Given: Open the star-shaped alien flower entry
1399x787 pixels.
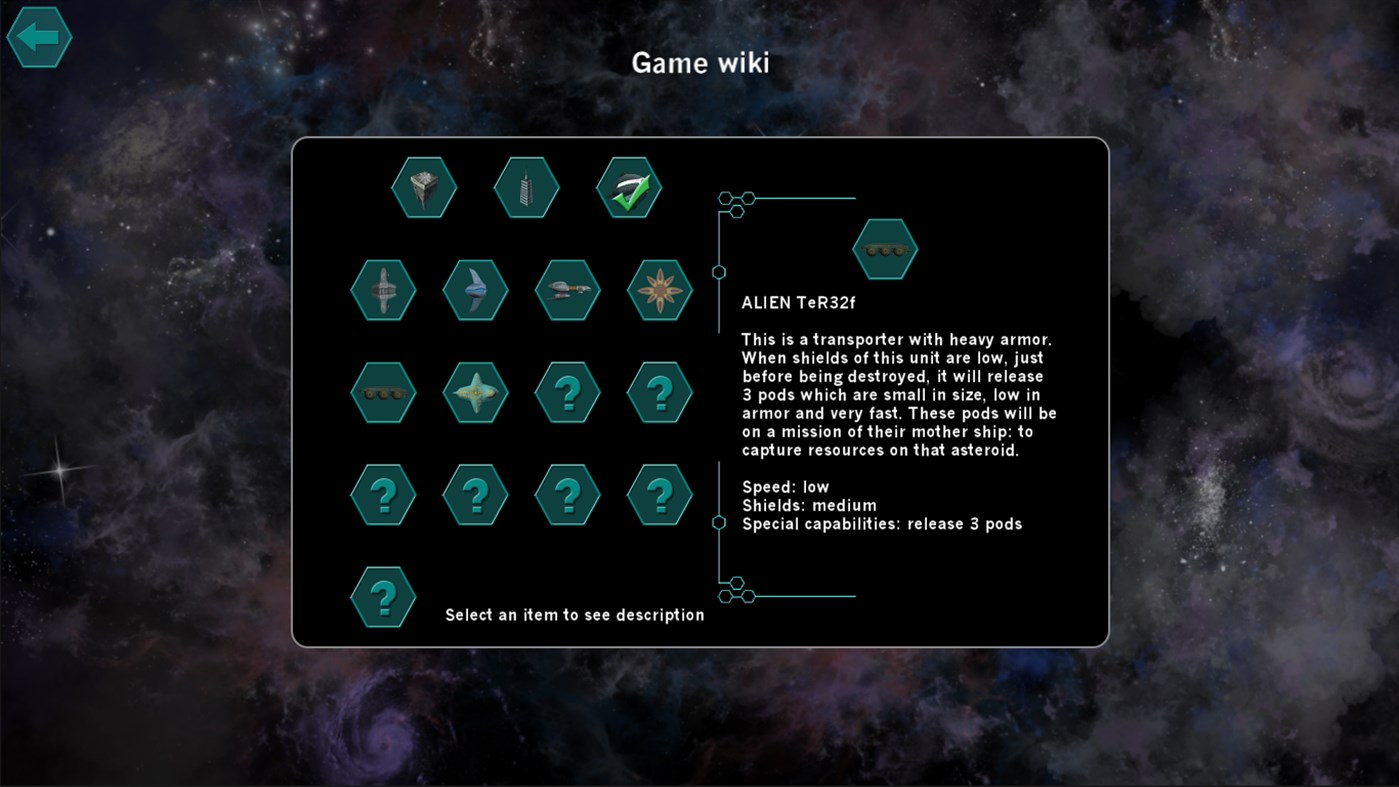Looking at the screenshot, I should click(x=659, y=290).
